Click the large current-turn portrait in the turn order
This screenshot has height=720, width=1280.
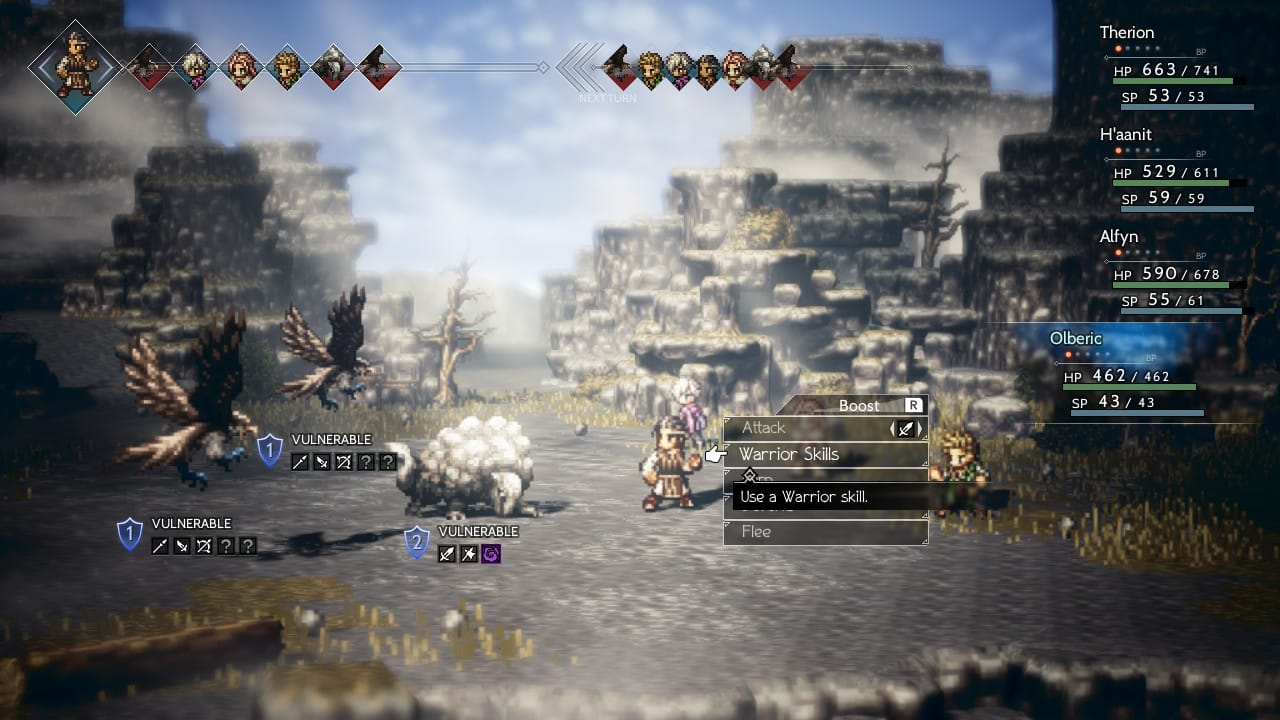[x=76, y=66]
